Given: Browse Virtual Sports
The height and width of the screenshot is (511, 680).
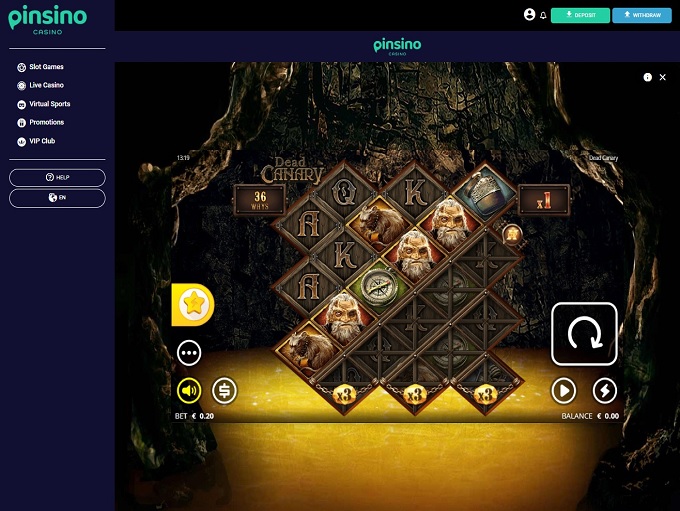Looking at the screenshot, I should [x=49, y=104].
